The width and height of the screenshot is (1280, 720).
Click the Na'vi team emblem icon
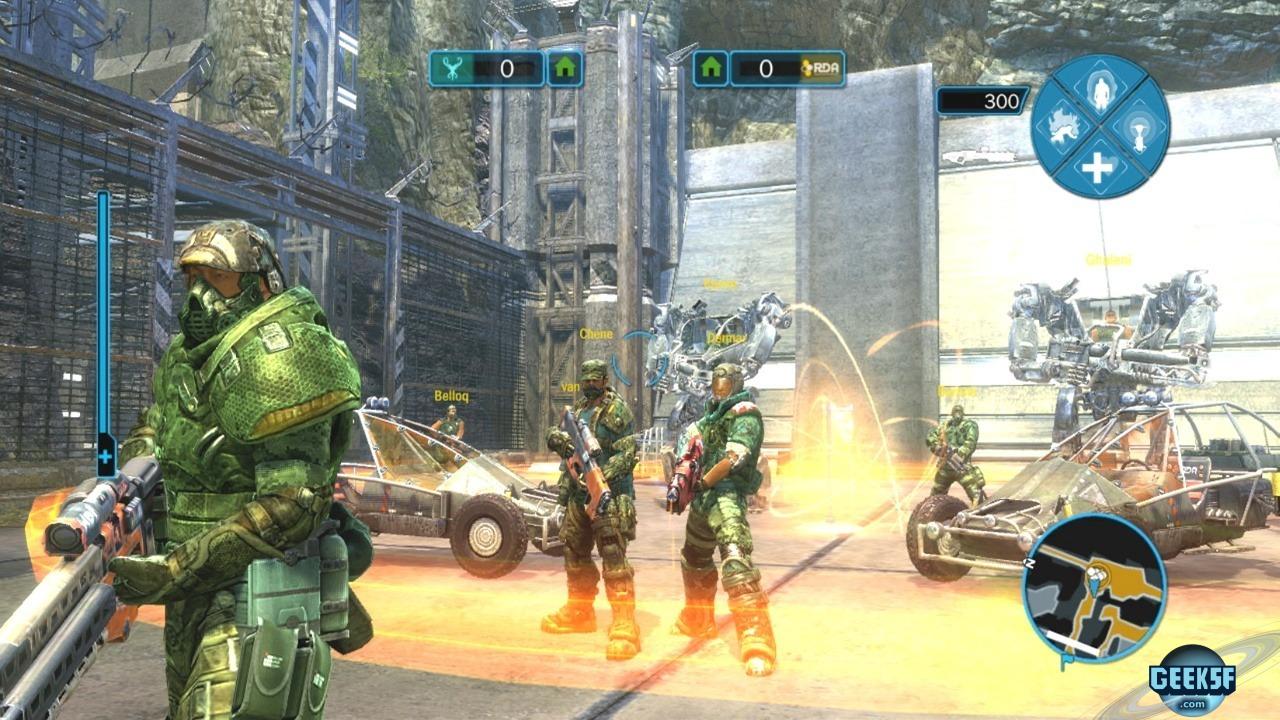454,69
